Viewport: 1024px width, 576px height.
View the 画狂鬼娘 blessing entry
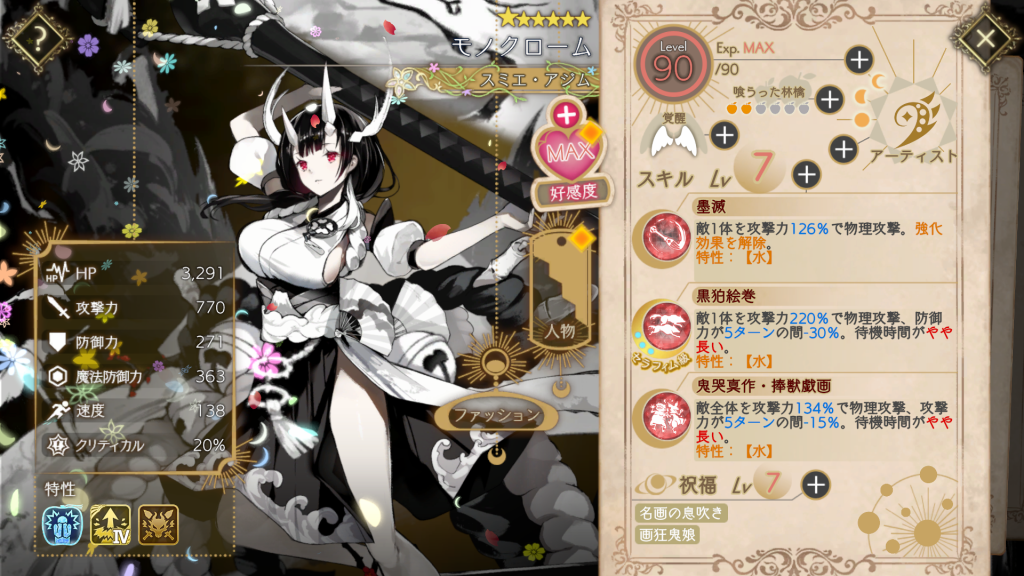(x=668, y=535)
